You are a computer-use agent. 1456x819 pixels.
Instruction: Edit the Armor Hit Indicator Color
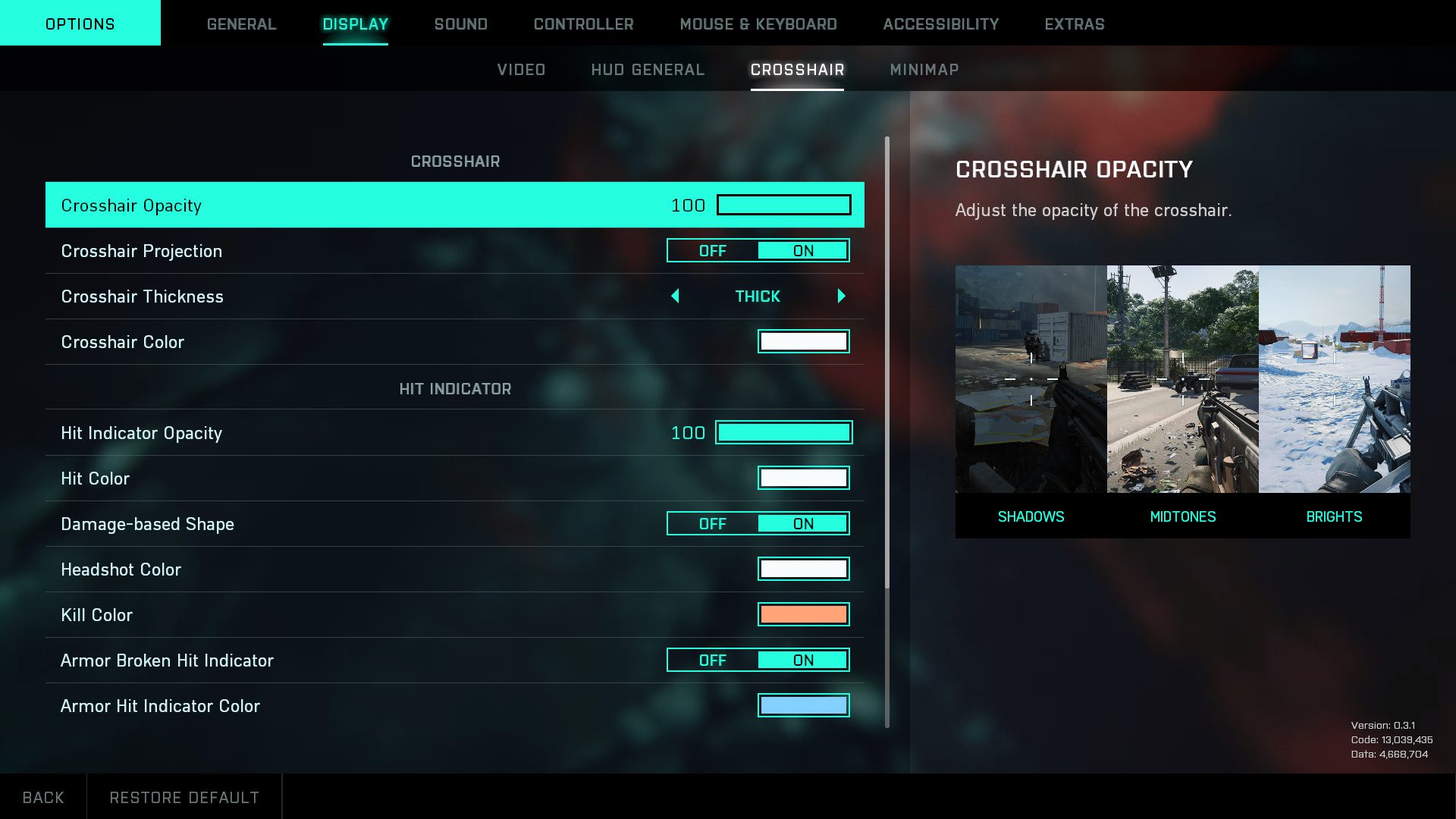[803, 705]
